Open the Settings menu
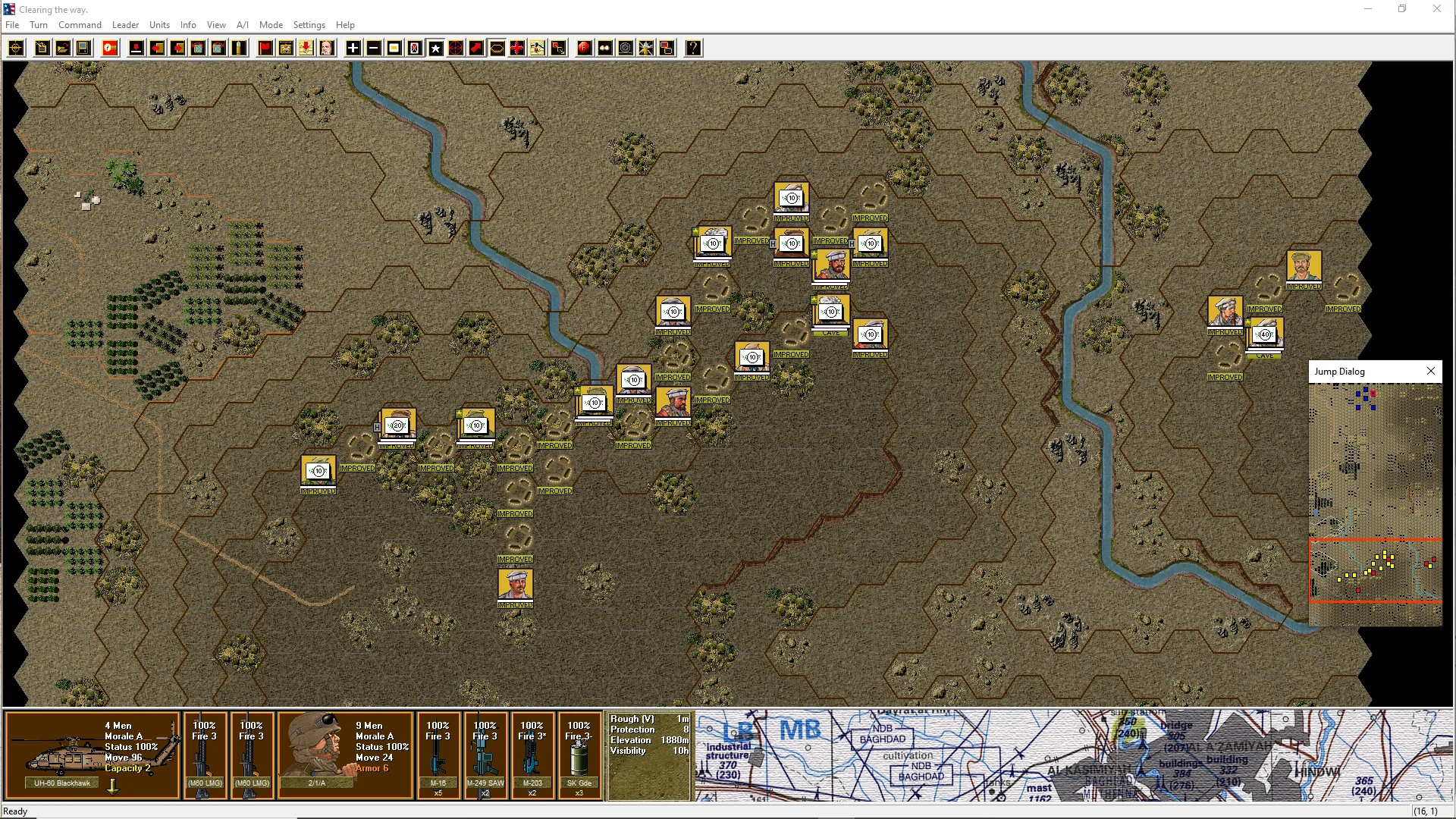The height and width of the screenshot is (819, 1456). (309, 25)
